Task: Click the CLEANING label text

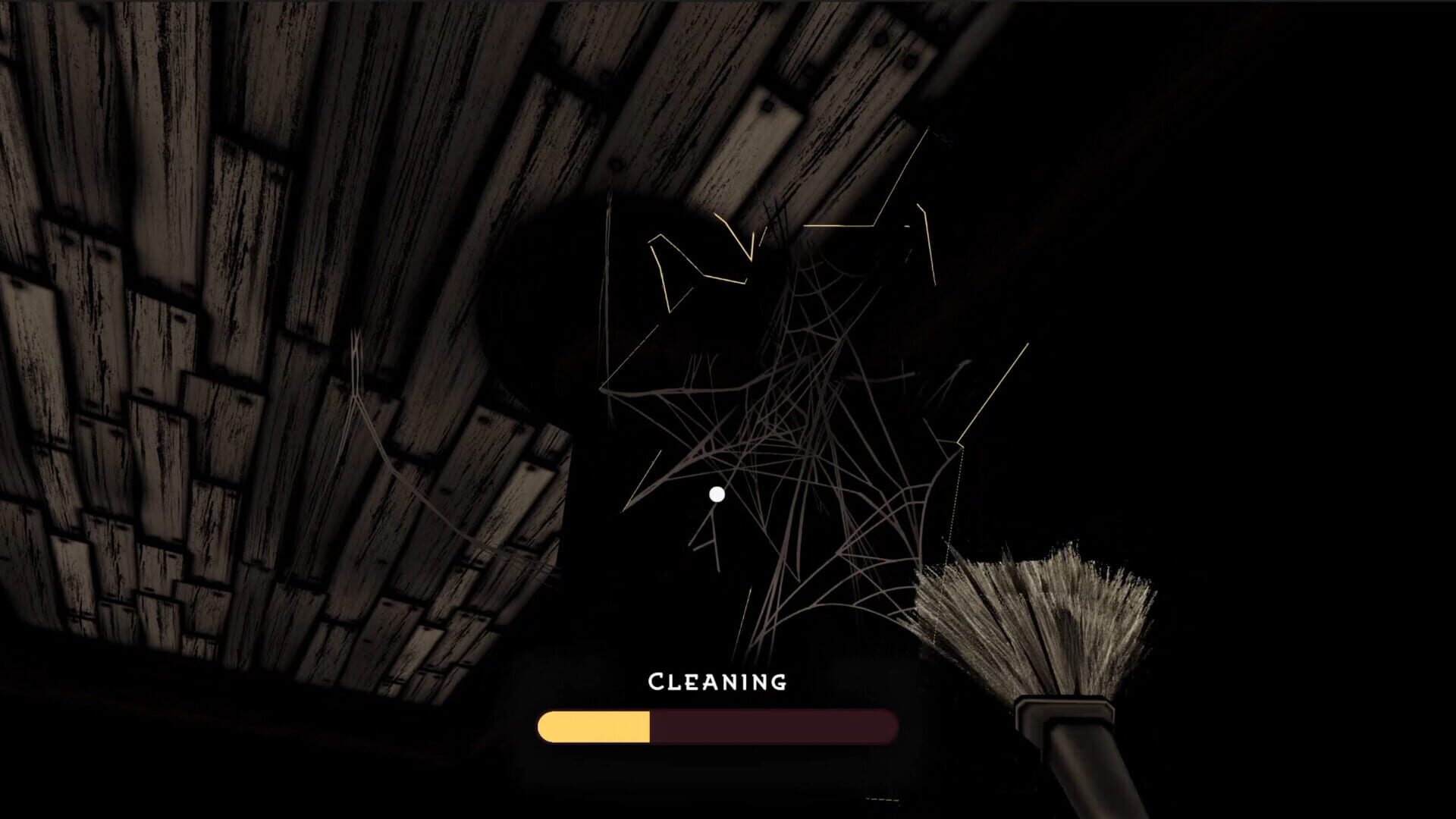Action: 717,682
